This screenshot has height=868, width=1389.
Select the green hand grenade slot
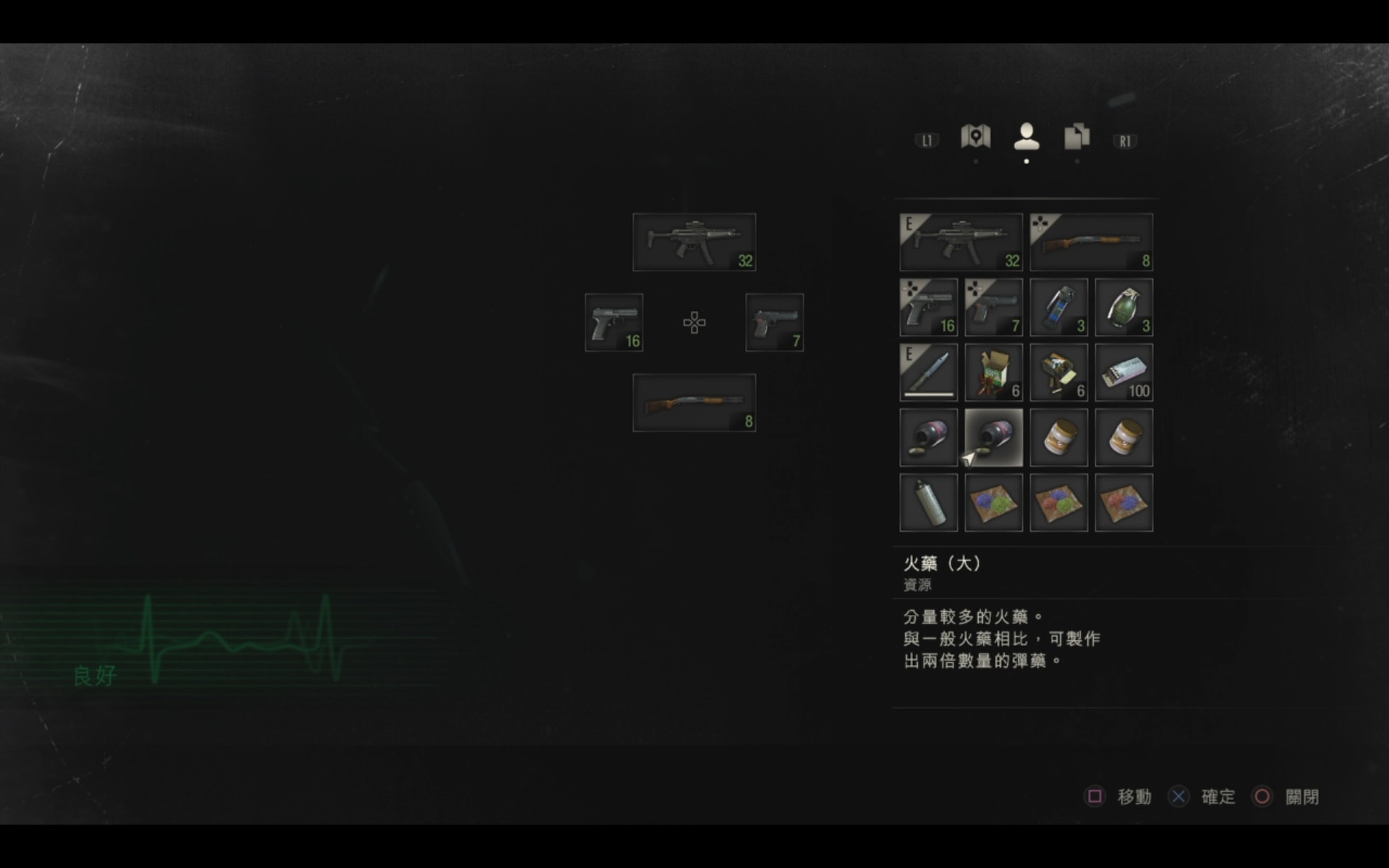(1123, 307)
